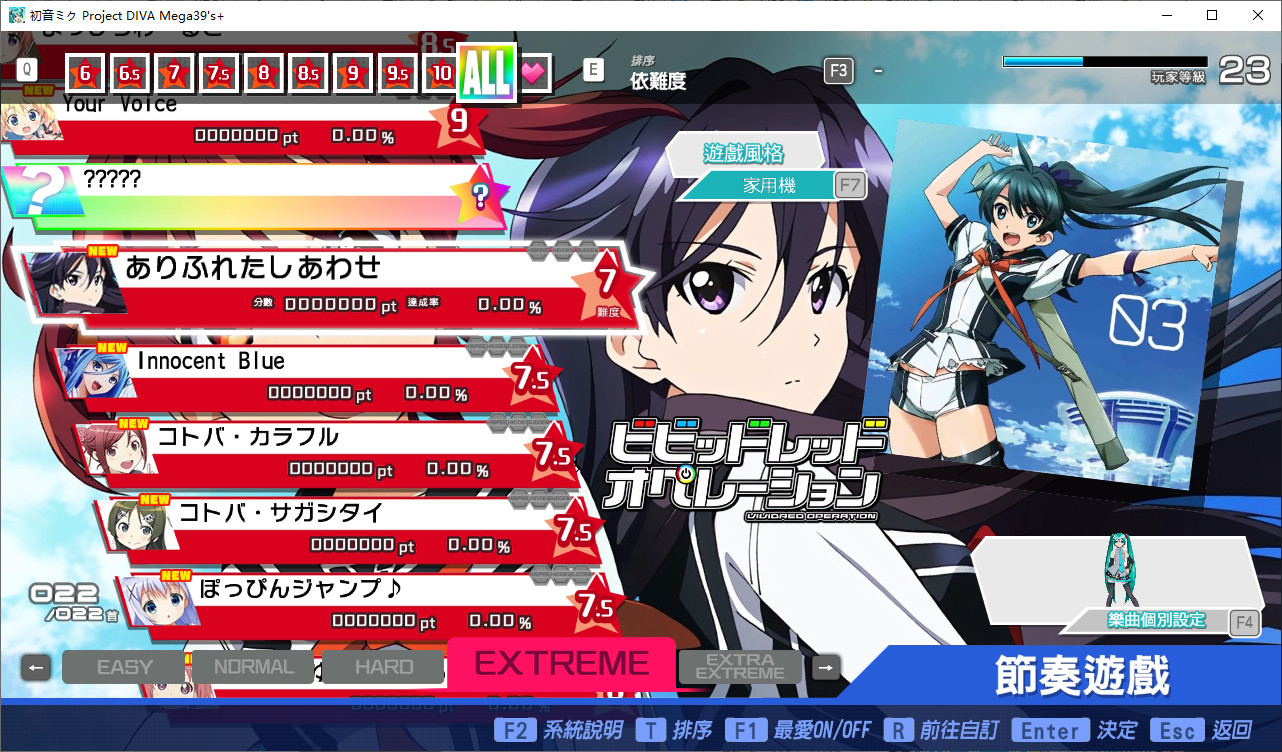Click the rainbow ALL difficulty filter icon
This screenshot has height=752, width=1282.
point(486,71)
